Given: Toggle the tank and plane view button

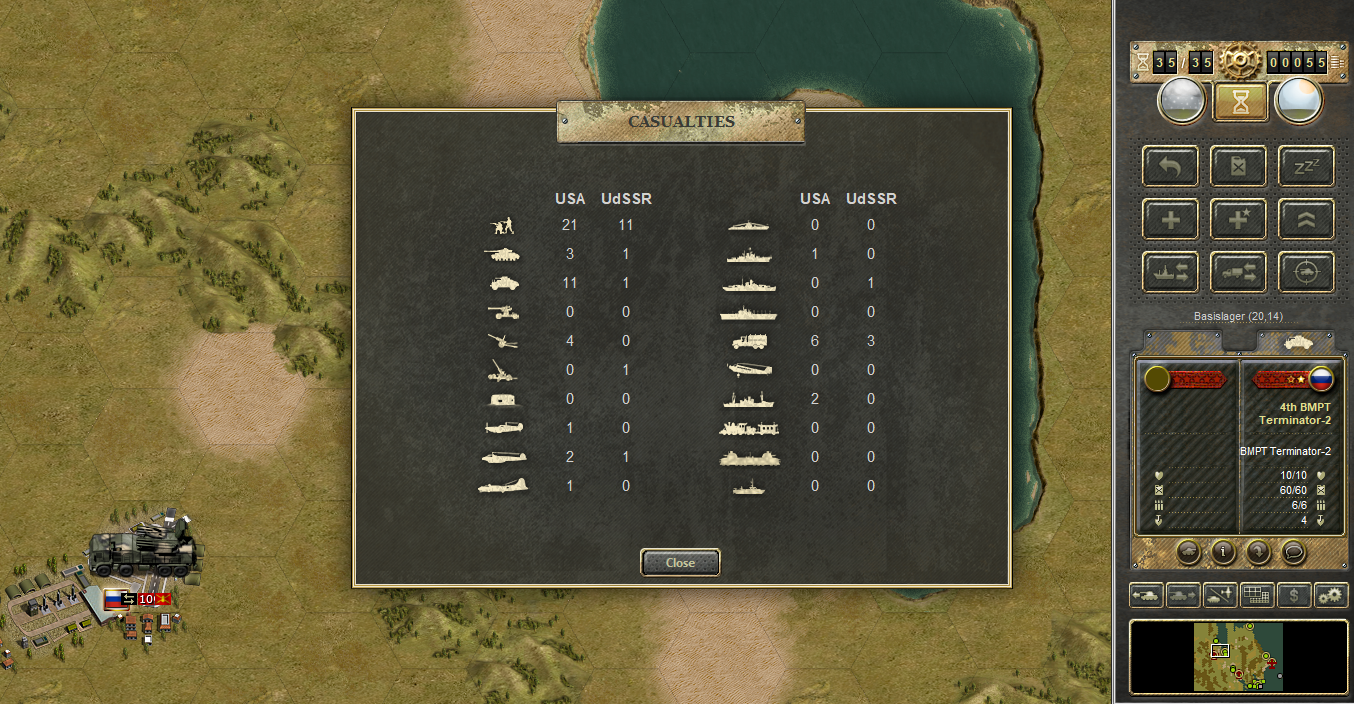Looking at the screenshot, I should [1220, 595].
